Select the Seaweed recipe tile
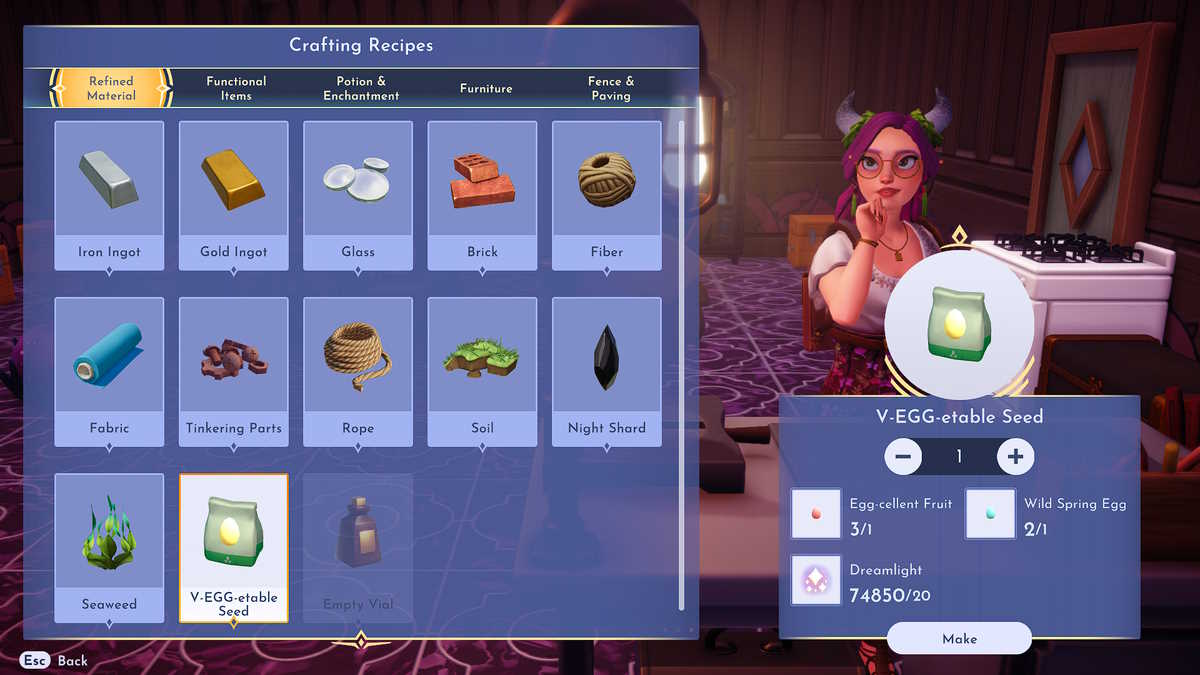The height and width of the screenshot is (675, 1200). (109, 547)
